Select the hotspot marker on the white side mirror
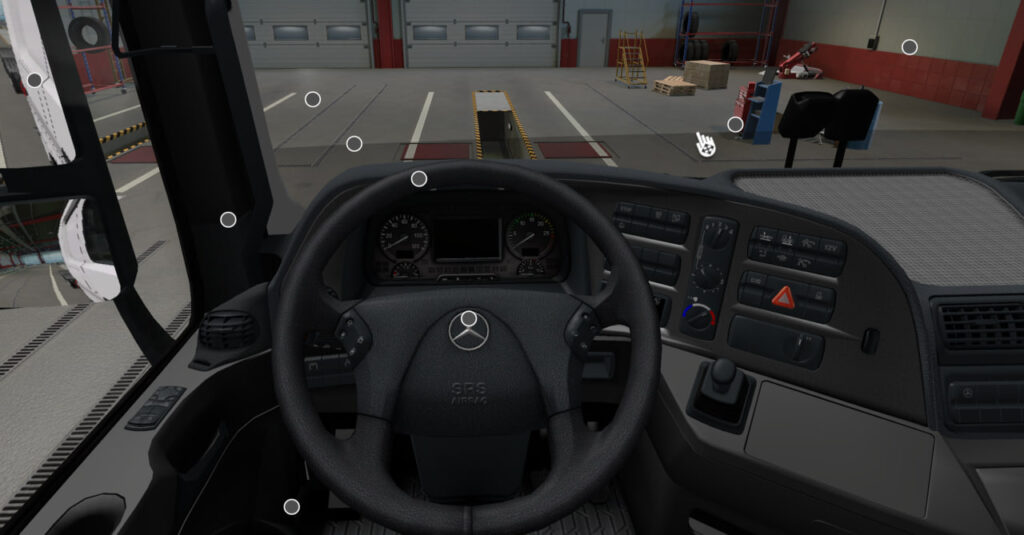 (x=35, y=80)
